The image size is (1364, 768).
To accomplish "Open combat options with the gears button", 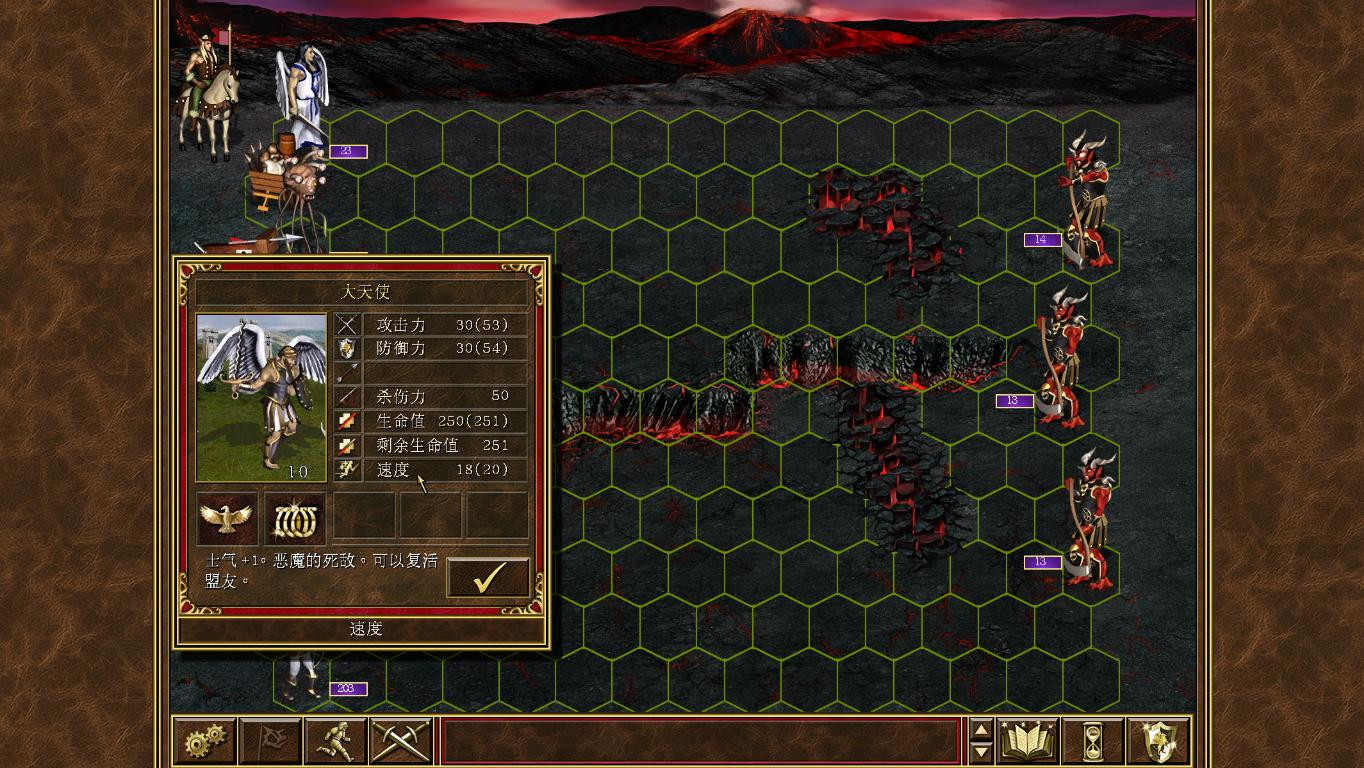I will (205, 741).
